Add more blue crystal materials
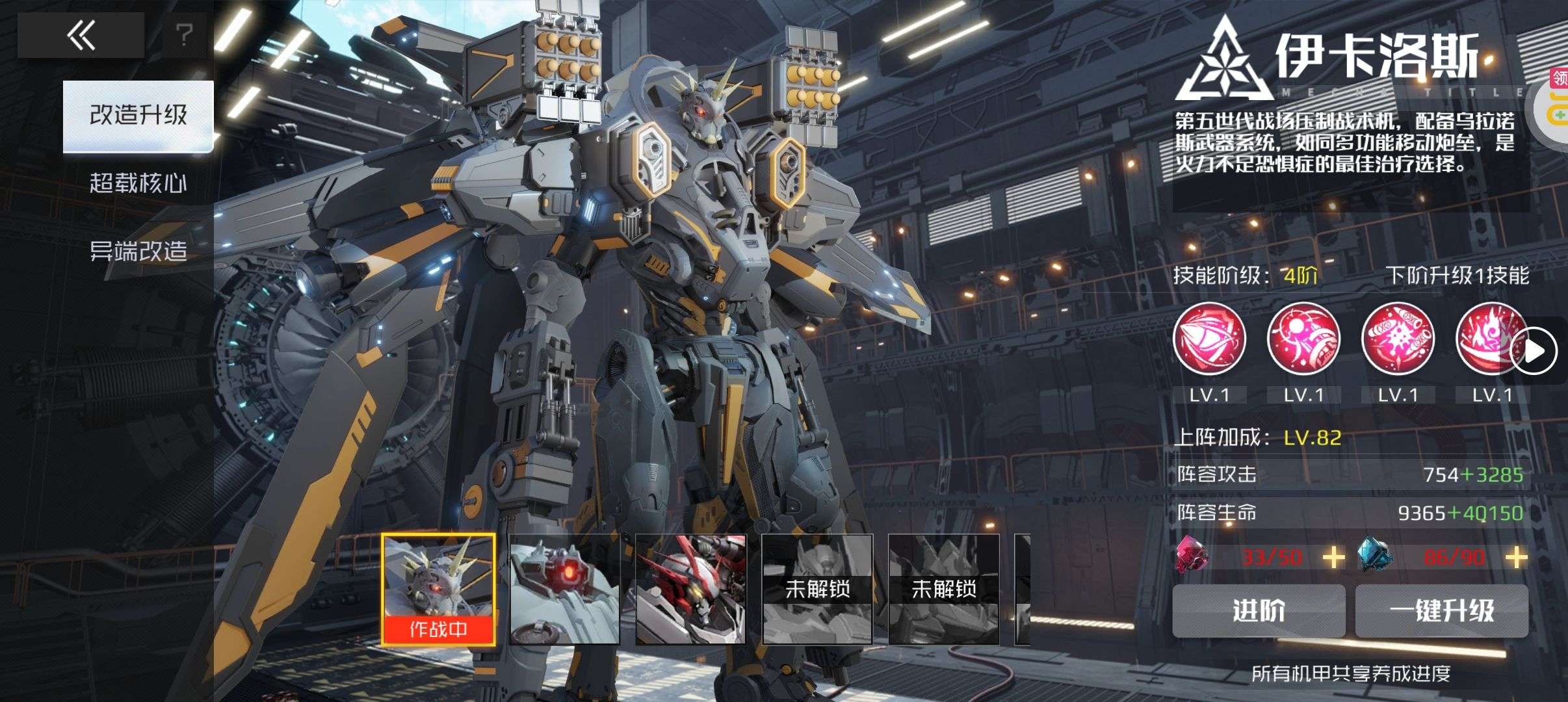Screen dimensions: 1568x702 click(x=1516, y=557)
